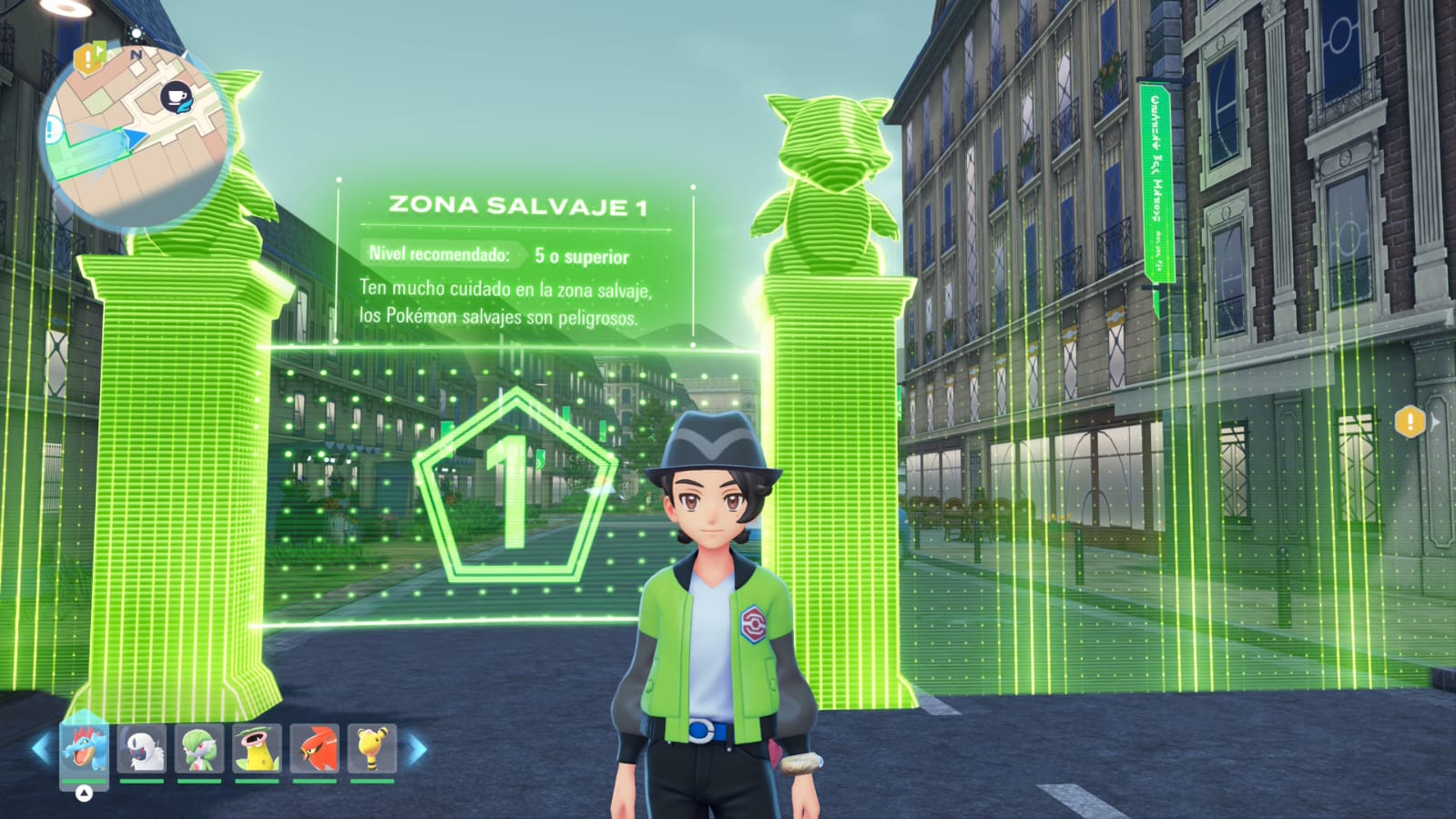Select the café cup marker on the minimap
The height and width of the screenshot is (819, 1456).
coord(177,97)
